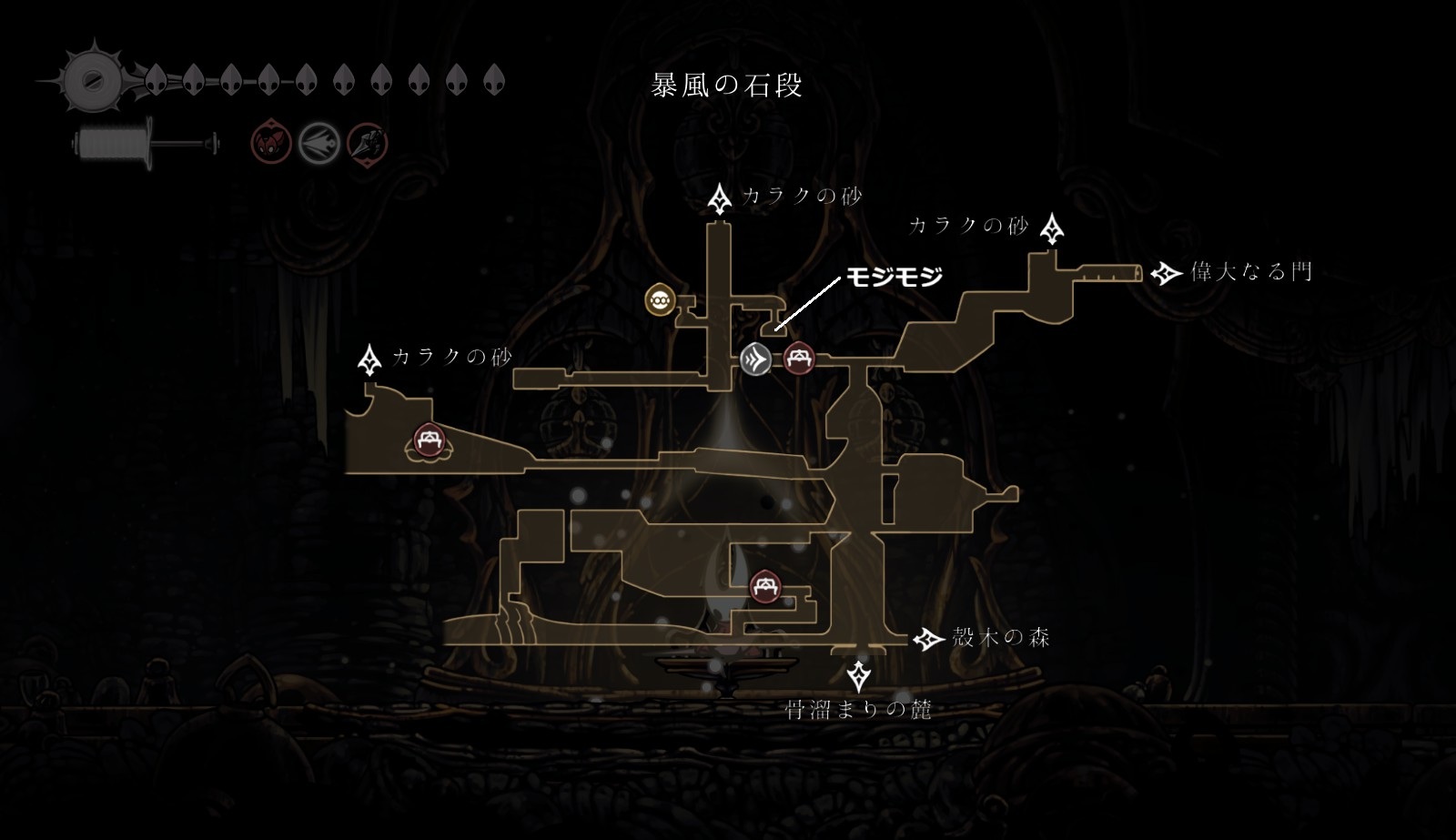The width and height of the screenshot is (1456, 840).
Task: Click the モジモジ map annotation label
Action: tap(895, 276)
